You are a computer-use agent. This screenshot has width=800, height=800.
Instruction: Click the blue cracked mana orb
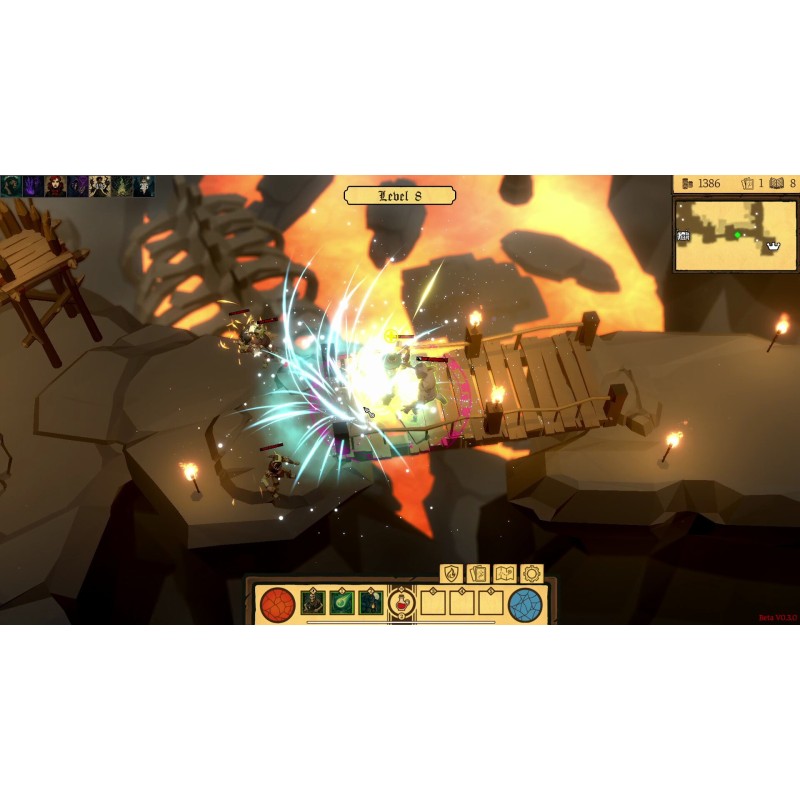[525, 603]
